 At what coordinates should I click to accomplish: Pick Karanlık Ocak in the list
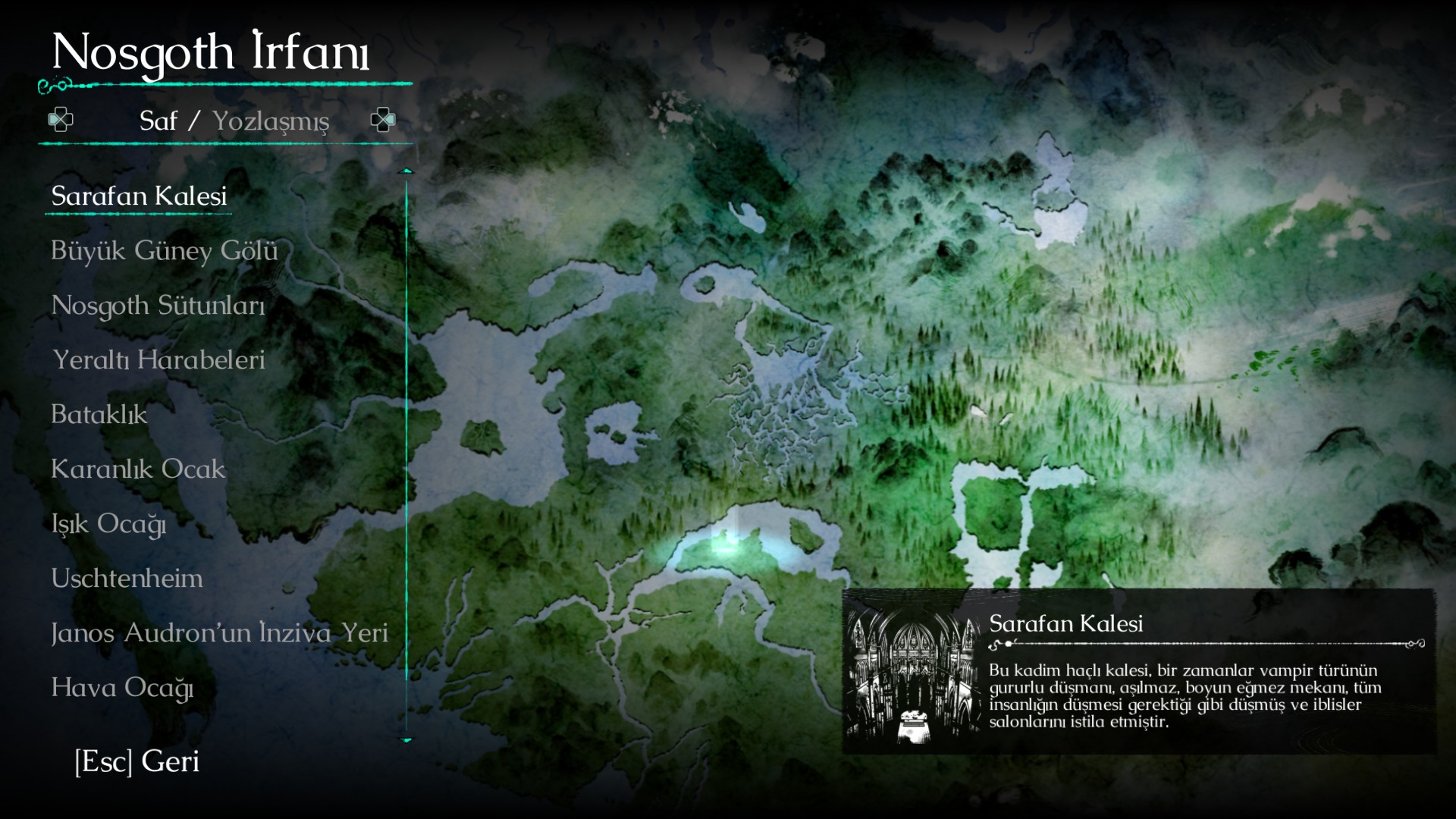click(138, 469)
